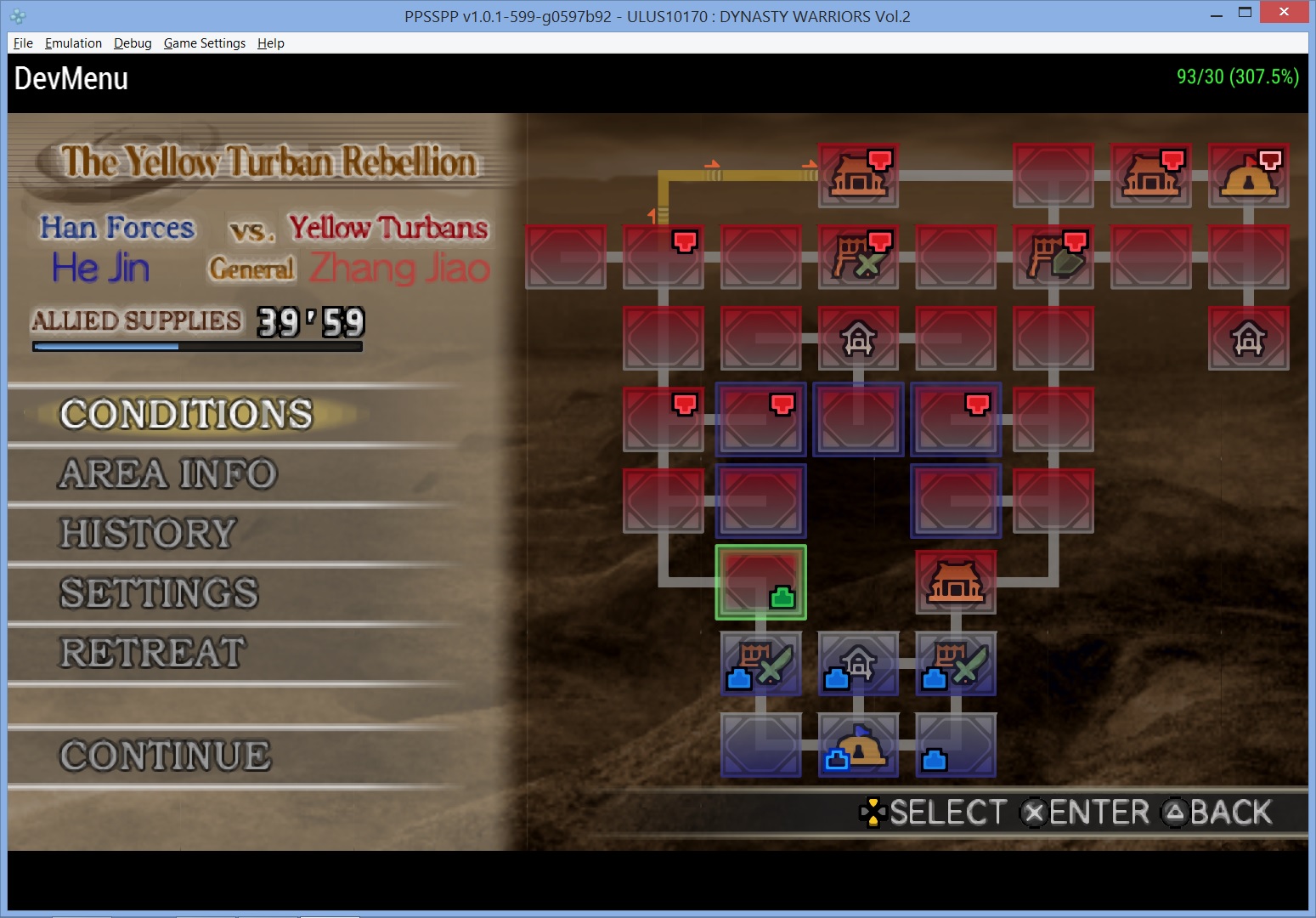The image size is (1316, 918).
Task: Open the Emulation menu
Action: (73, 43)
